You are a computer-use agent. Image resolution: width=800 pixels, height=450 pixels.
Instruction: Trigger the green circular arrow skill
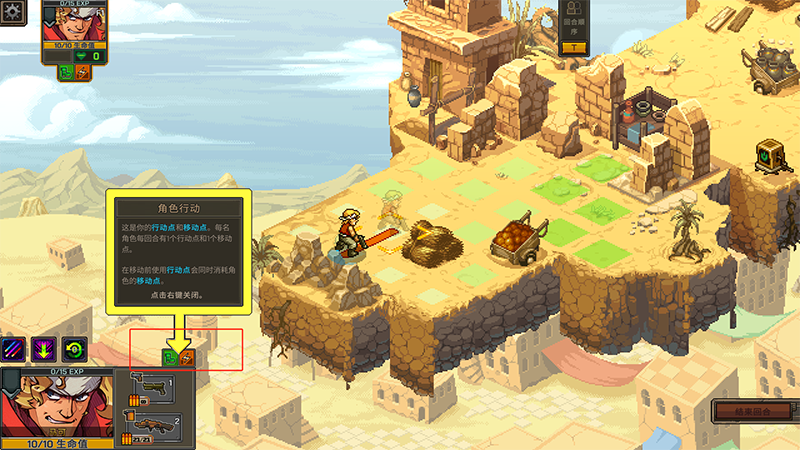point(73,349)
